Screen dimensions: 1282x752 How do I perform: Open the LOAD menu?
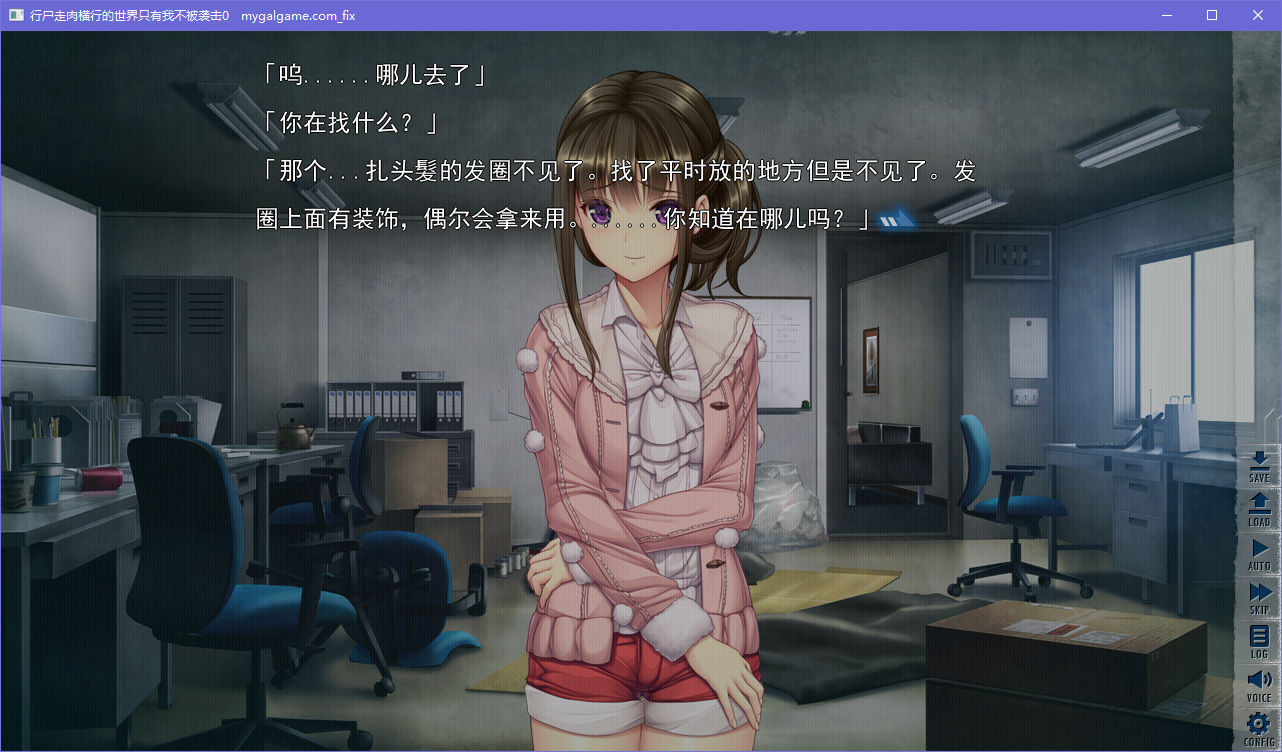coord(1259,510)
